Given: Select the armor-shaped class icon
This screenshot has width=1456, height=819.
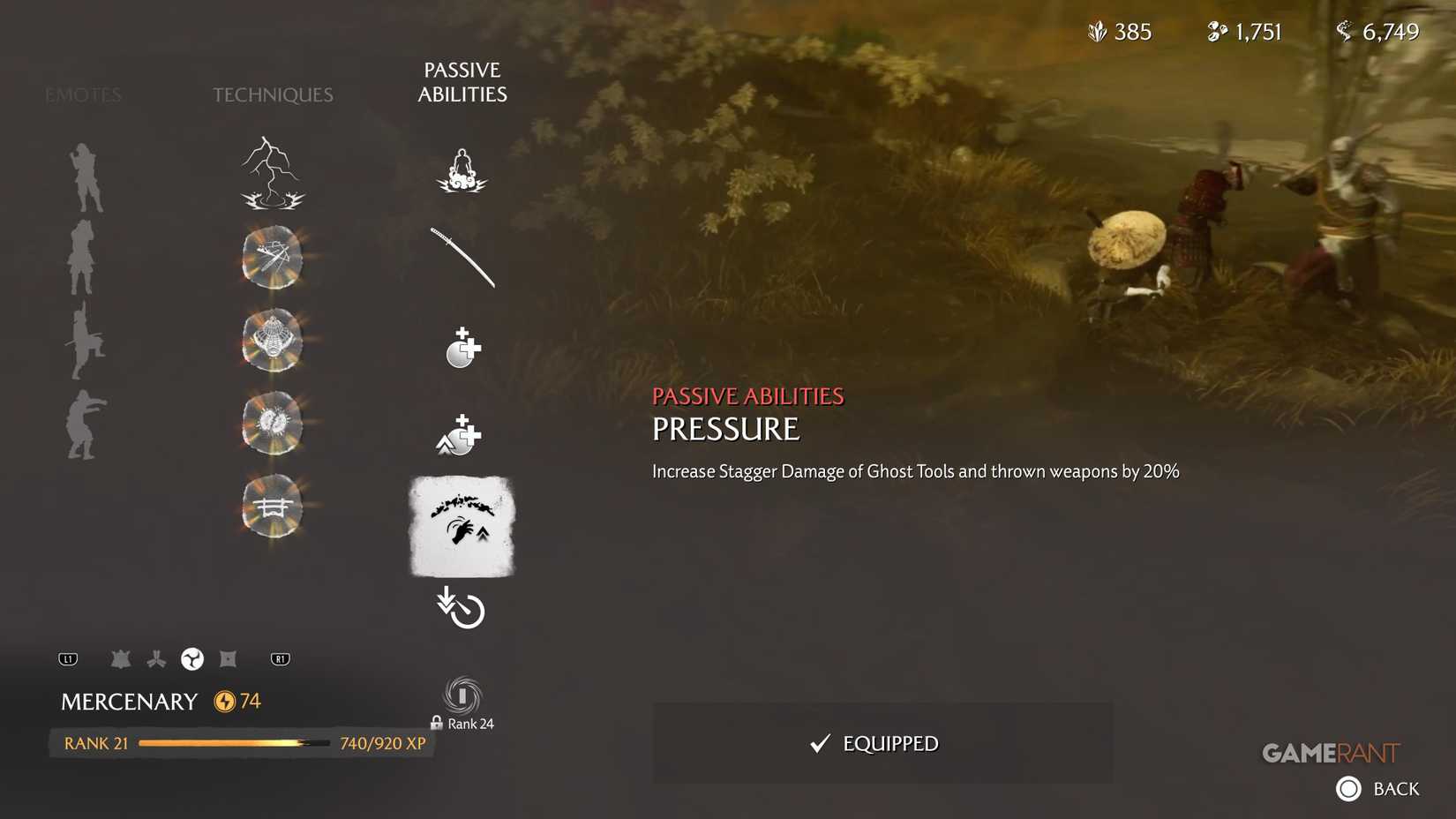Looking at the screenshot, I should [121, 658].
